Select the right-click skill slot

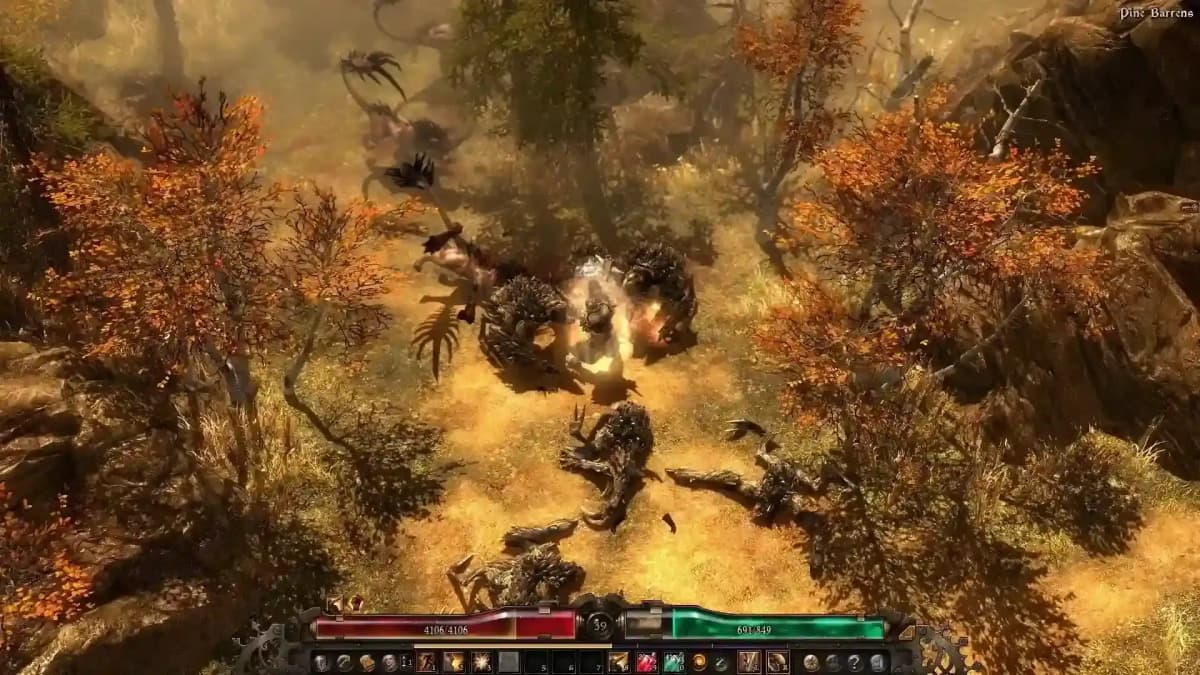click(x=777, y=662)
